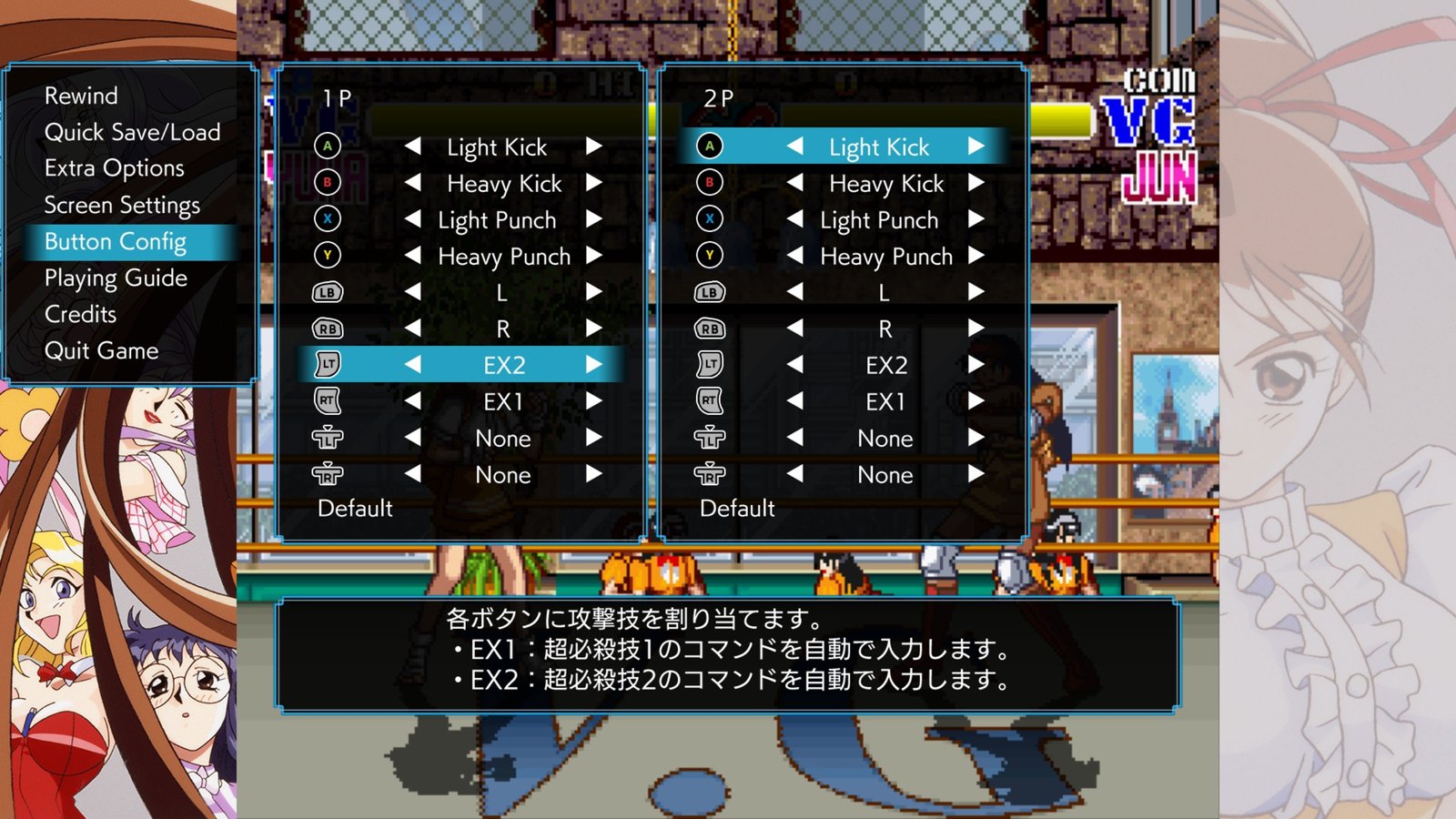Go to Screen Settings
This screenshot has height=819, width=1456.
122,205
